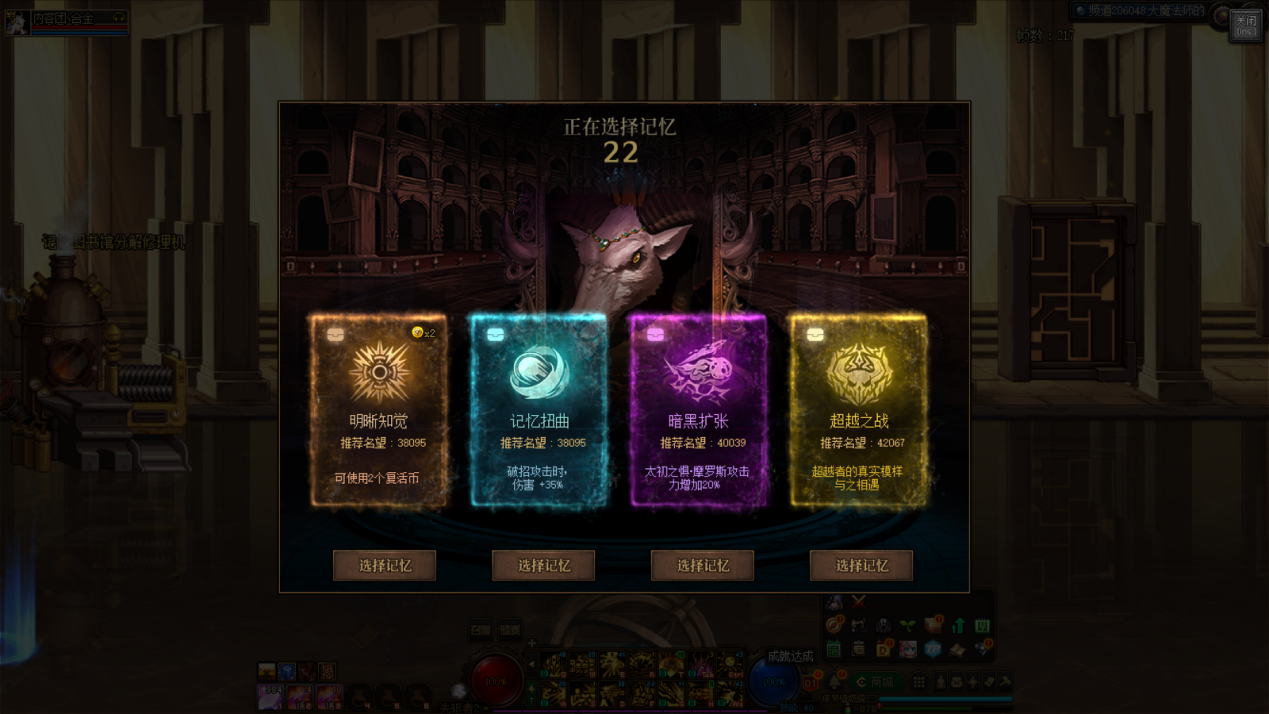The image size is (1269, 714).
Task: Click 选择记忆 button beneath 暗黑扩张
Action: pos(703,565)
